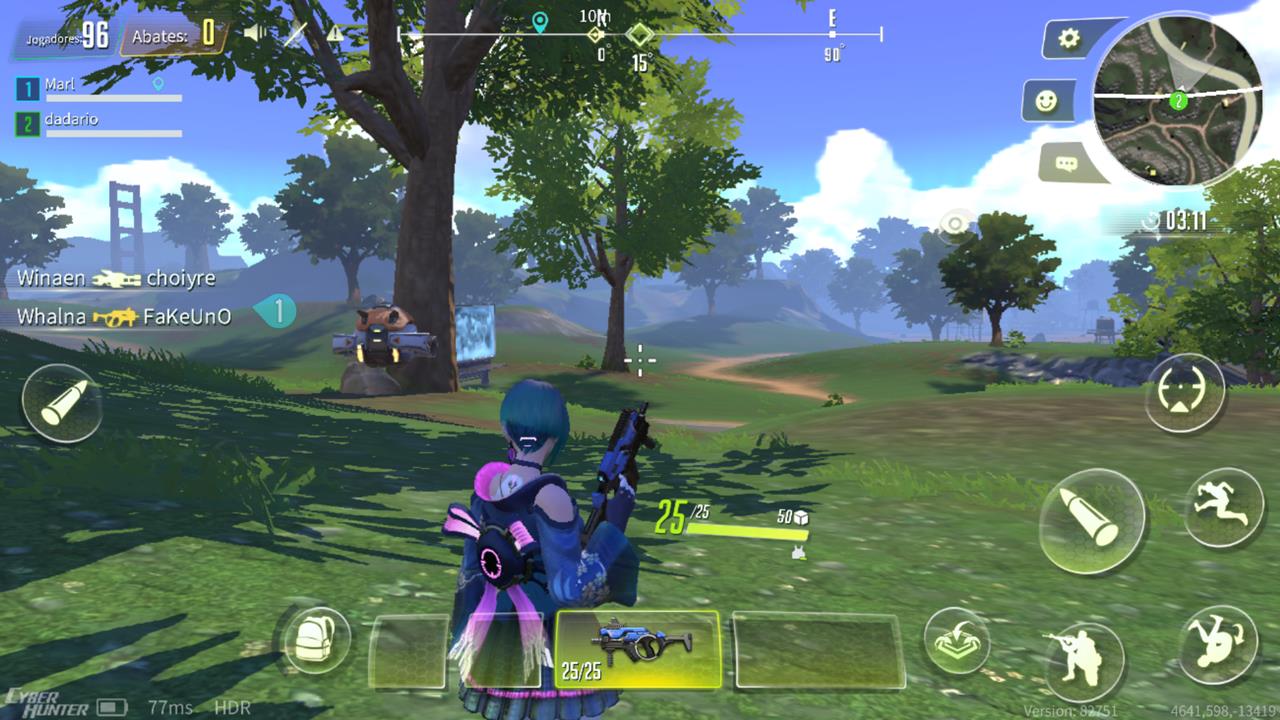Click the warning triangle icon
This screenshot has width=1280, height=720.
pyautogui.click(x=334, y=34)
